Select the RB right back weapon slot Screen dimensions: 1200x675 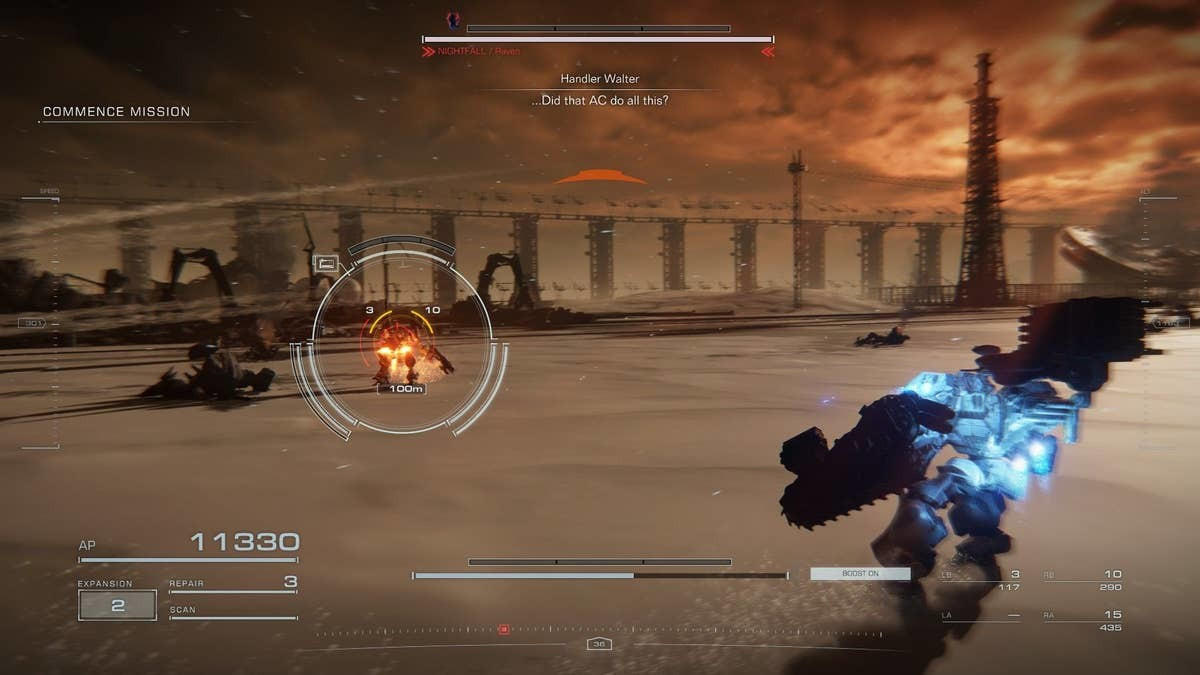(x=1082, y=579)
